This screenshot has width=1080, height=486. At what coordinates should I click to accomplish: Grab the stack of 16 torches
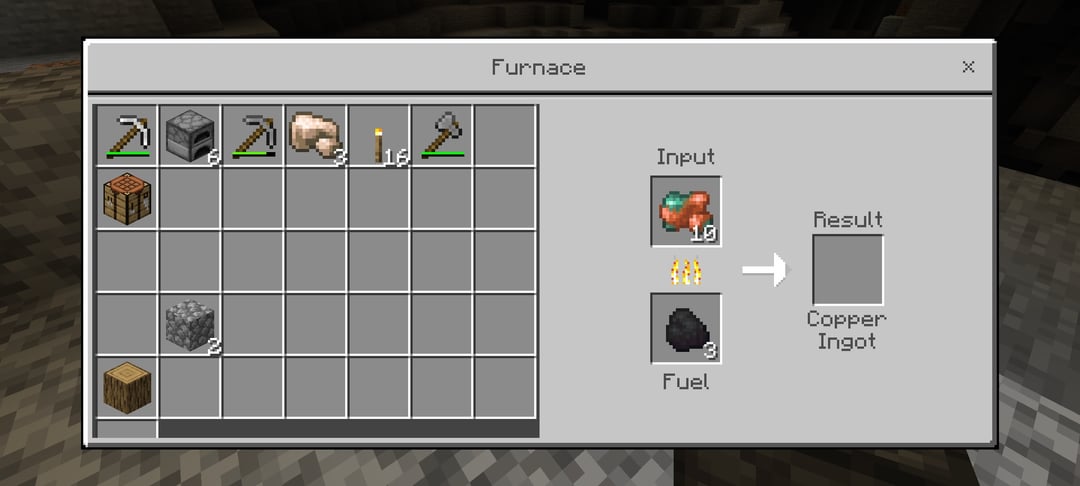point(379,136)
